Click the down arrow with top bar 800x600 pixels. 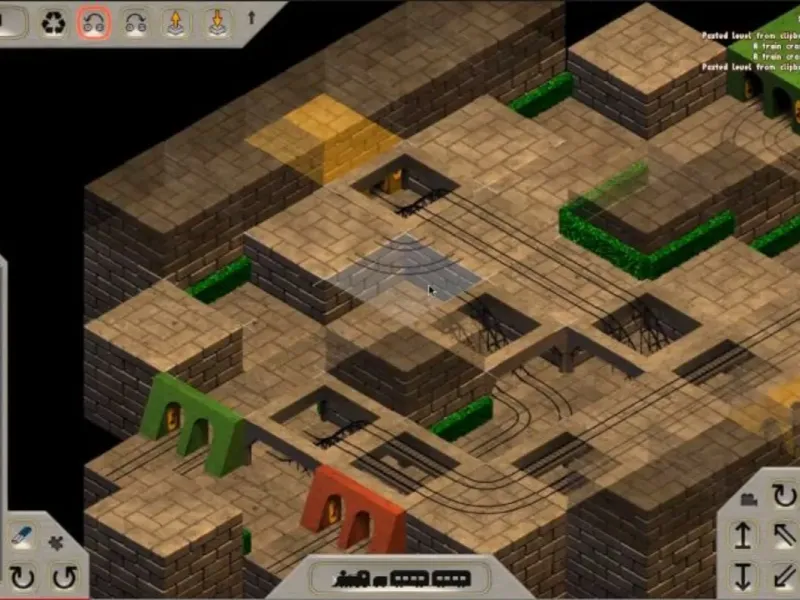[743, 577]
